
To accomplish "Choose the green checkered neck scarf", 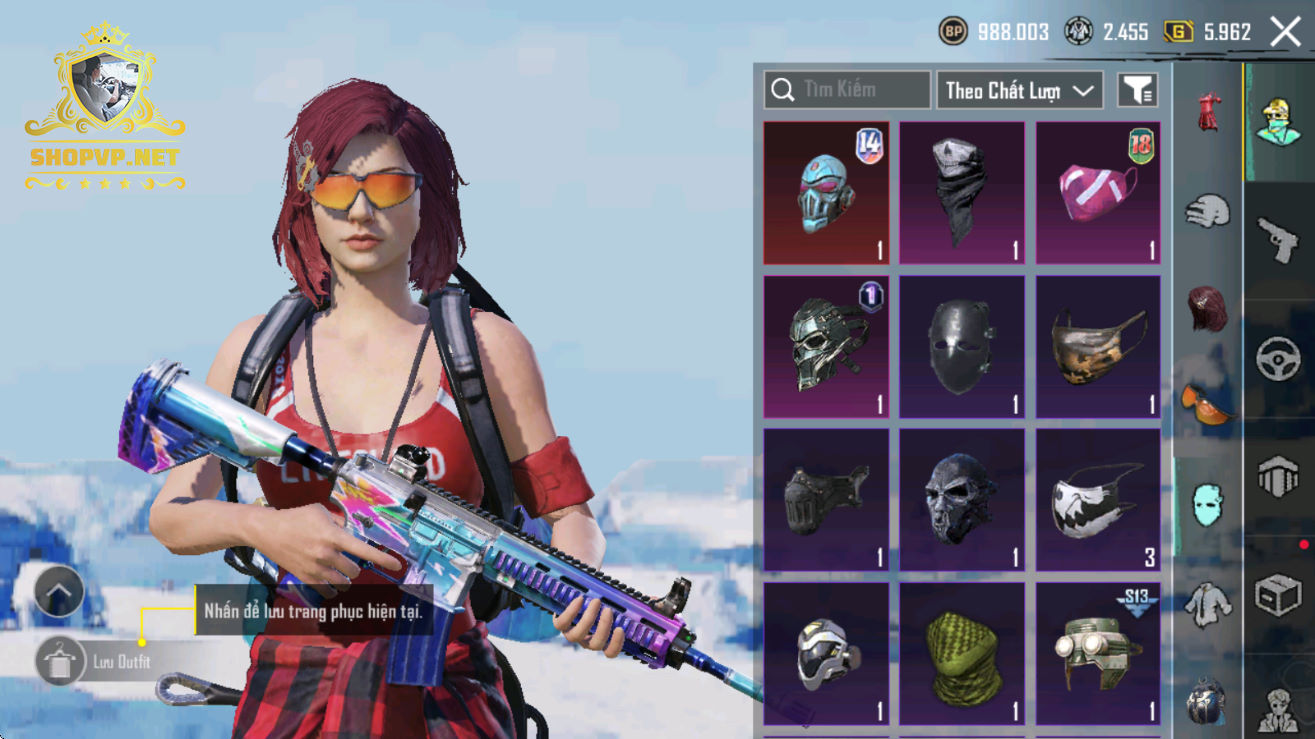I will (962, 654).
